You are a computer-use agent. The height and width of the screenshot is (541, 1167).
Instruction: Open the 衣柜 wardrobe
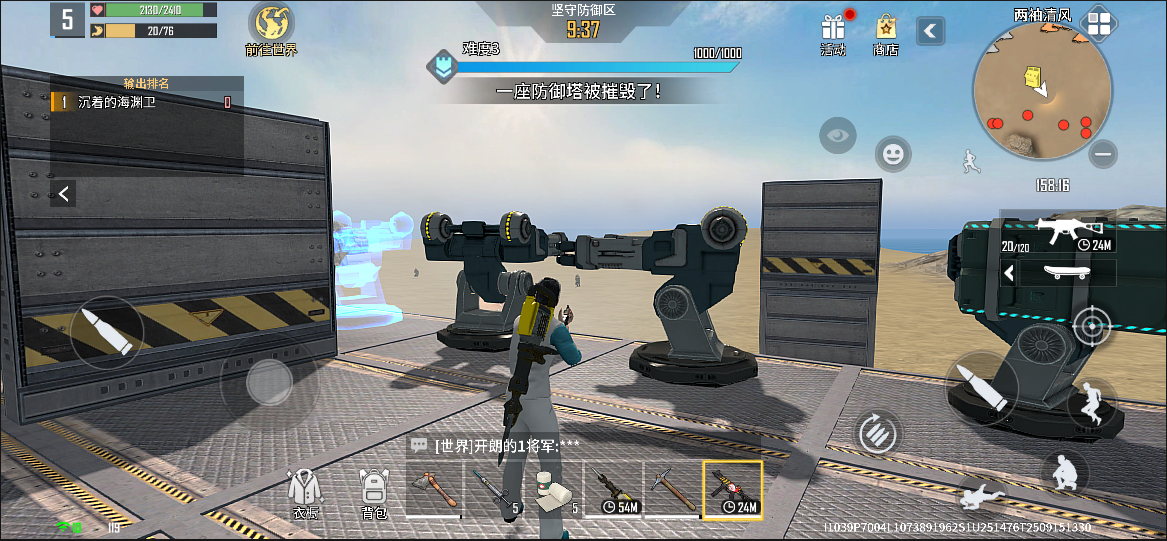coord(304,490)
